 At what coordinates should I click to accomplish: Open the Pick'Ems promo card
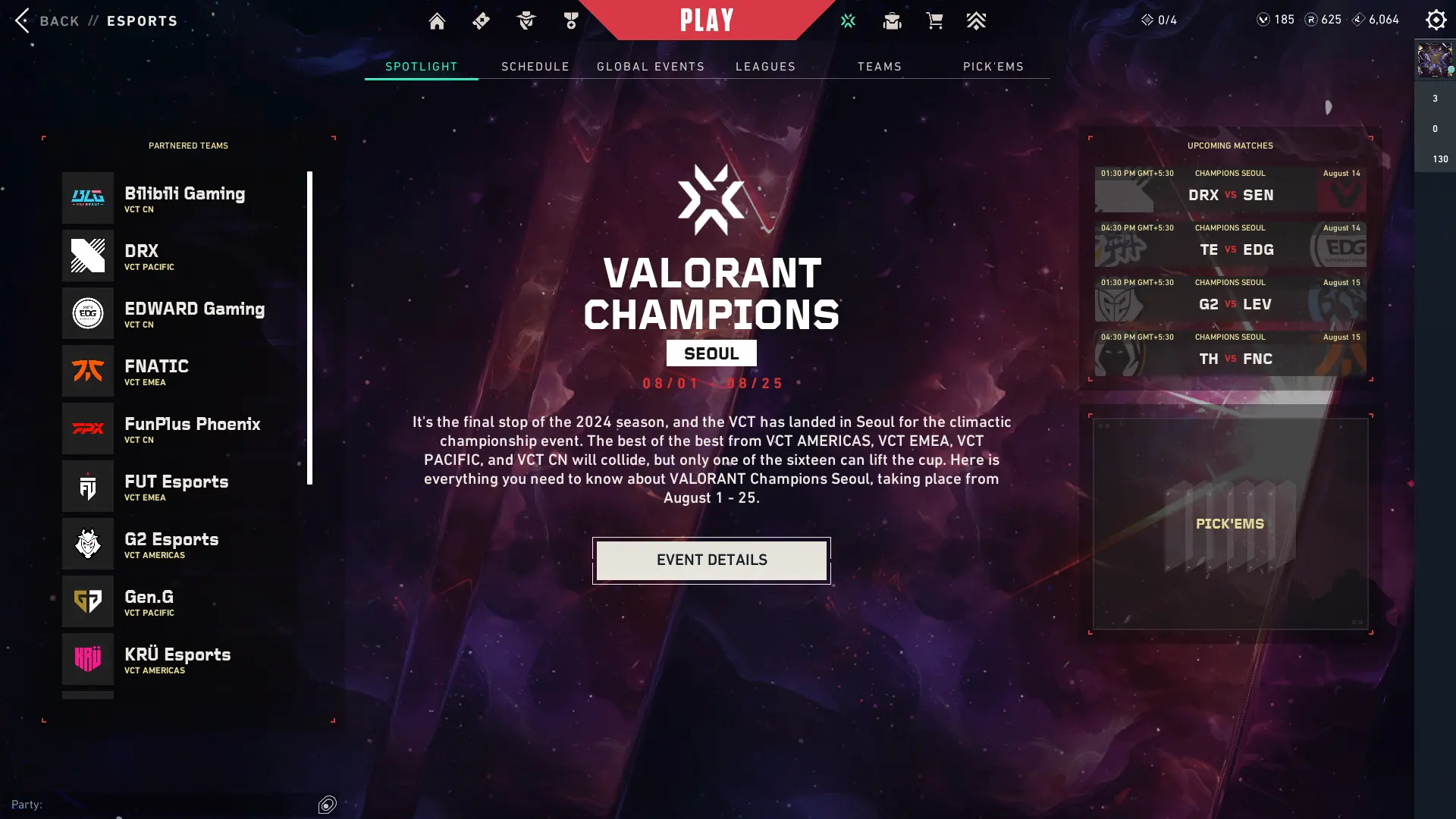tap(1230, 523)
